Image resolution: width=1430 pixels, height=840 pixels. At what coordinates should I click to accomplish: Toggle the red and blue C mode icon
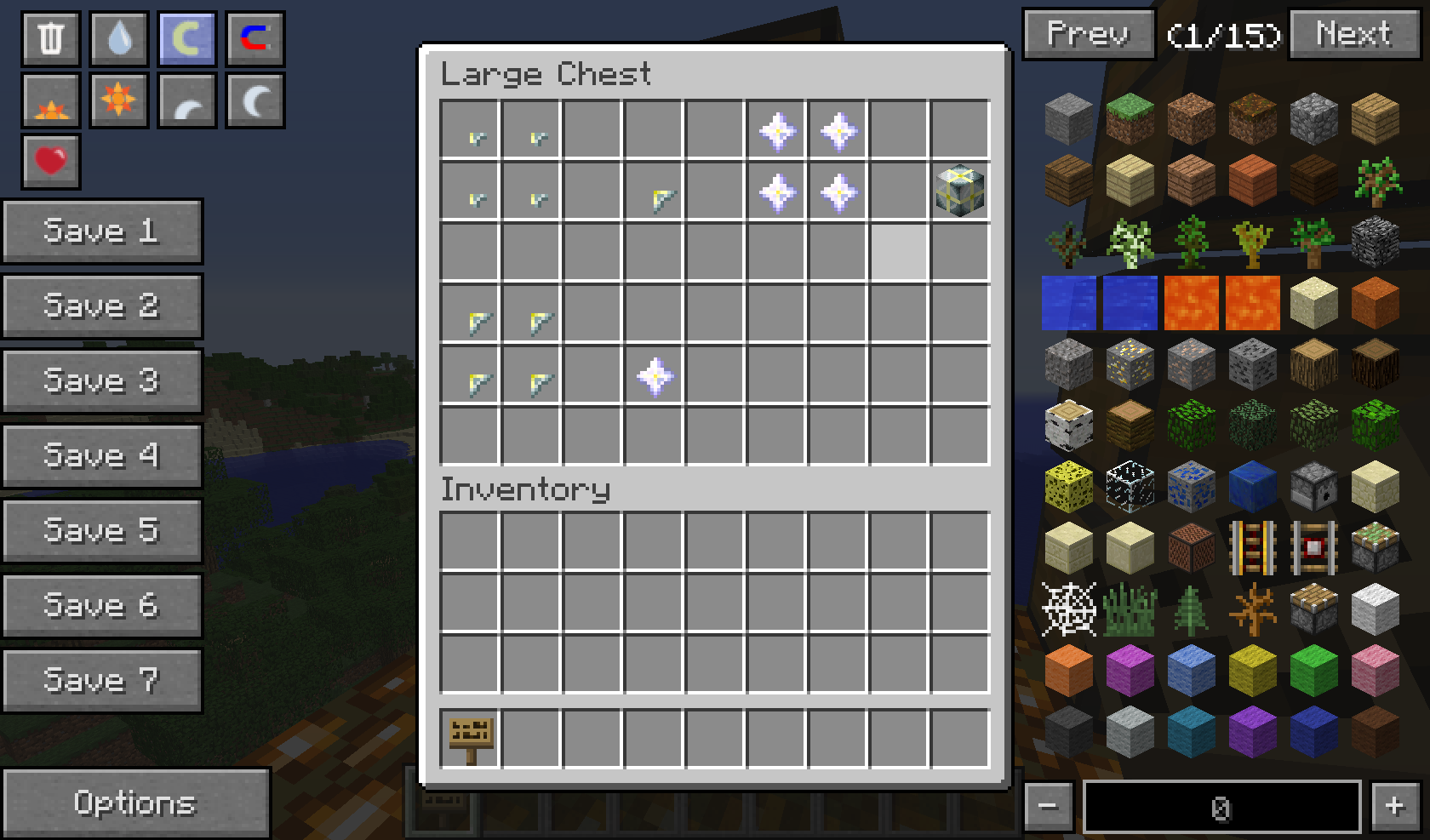pyautogui.click(x=255, y=38)
